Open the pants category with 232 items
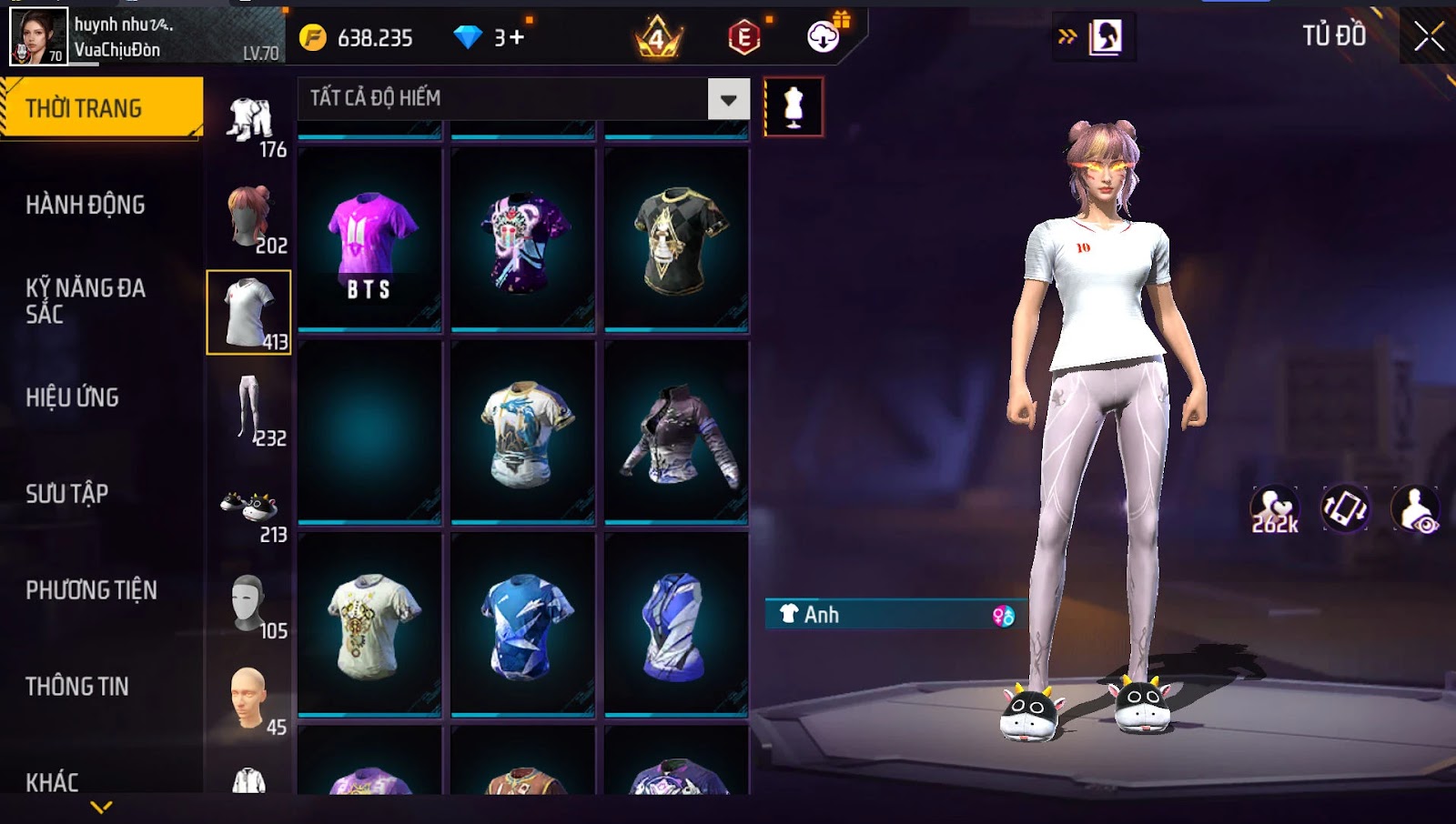The width and height of the screenshot is (1456, 824). point(249,411)
